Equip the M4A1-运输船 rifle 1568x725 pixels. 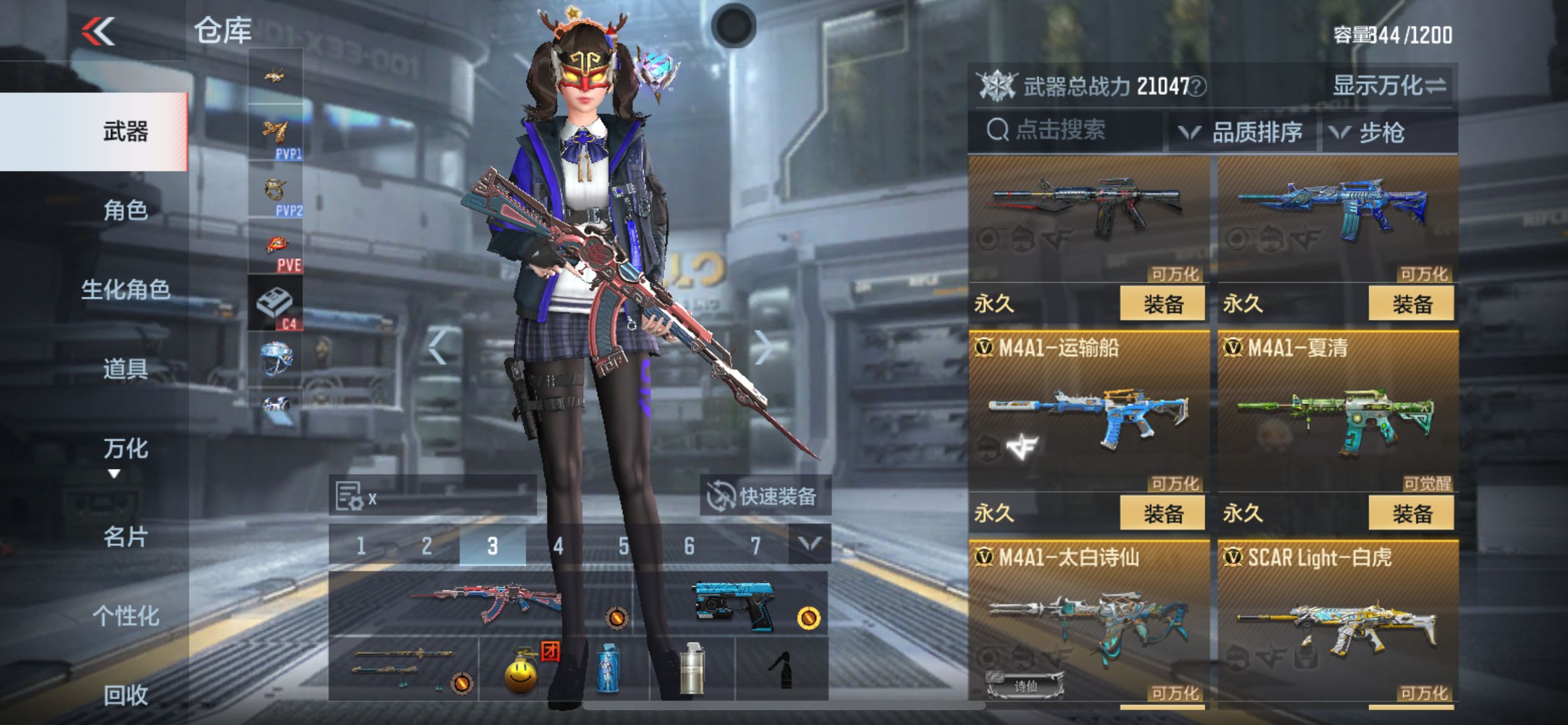pyautogui.click(x=1162, y=513)
